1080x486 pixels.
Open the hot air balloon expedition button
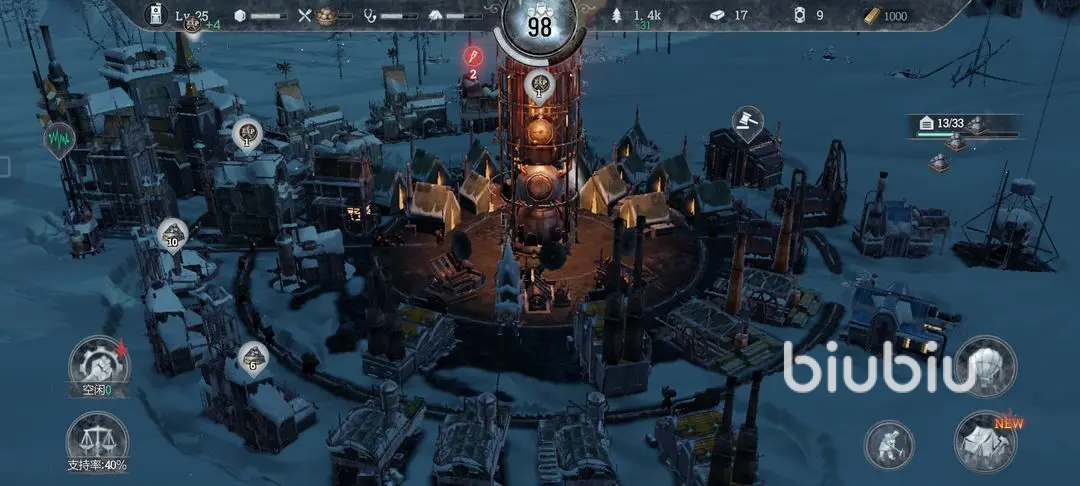(985, 366)
